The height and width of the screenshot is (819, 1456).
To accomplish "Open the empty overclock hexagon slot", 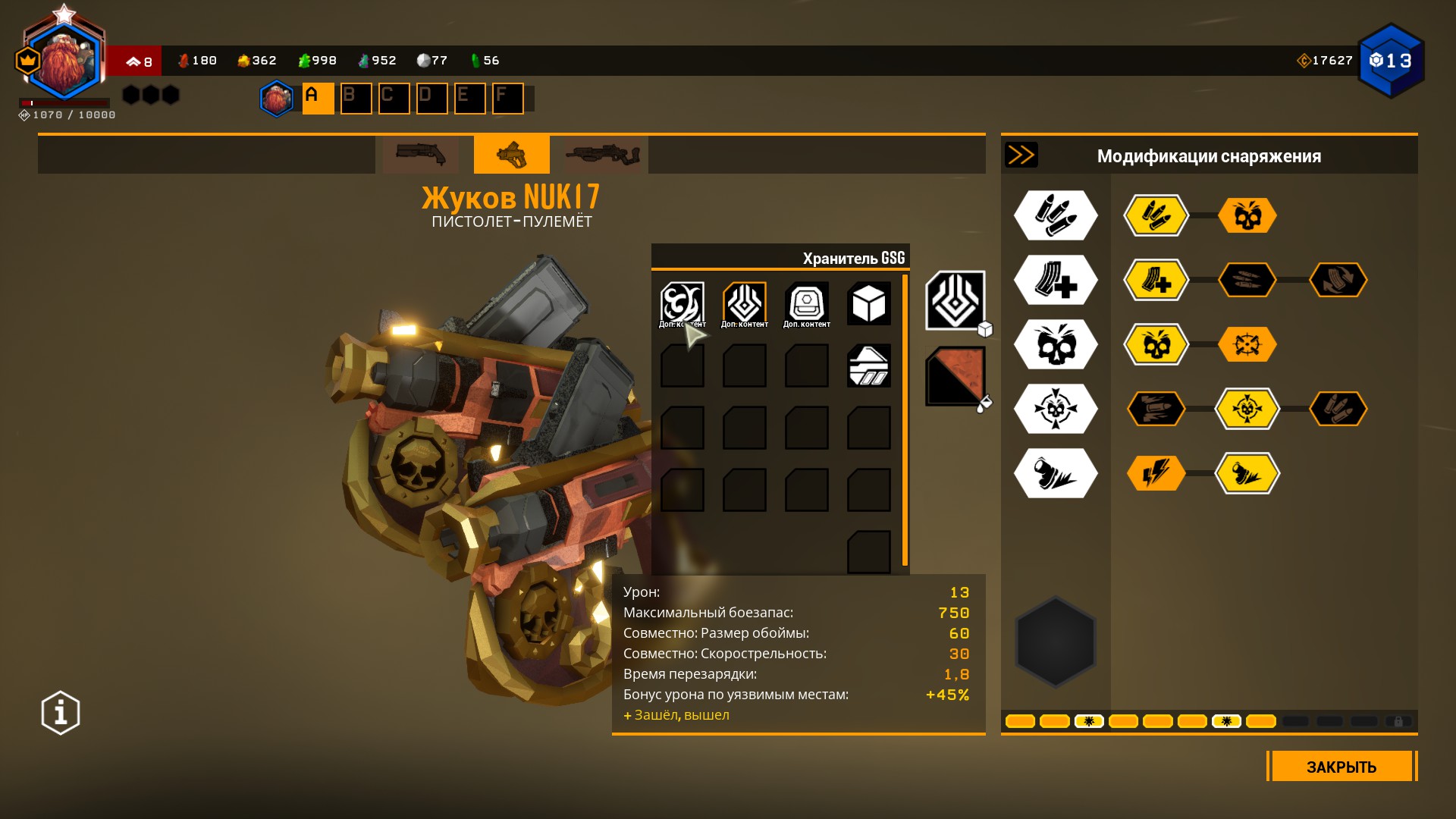I will pyautogui.click(x=1056, y=642).
